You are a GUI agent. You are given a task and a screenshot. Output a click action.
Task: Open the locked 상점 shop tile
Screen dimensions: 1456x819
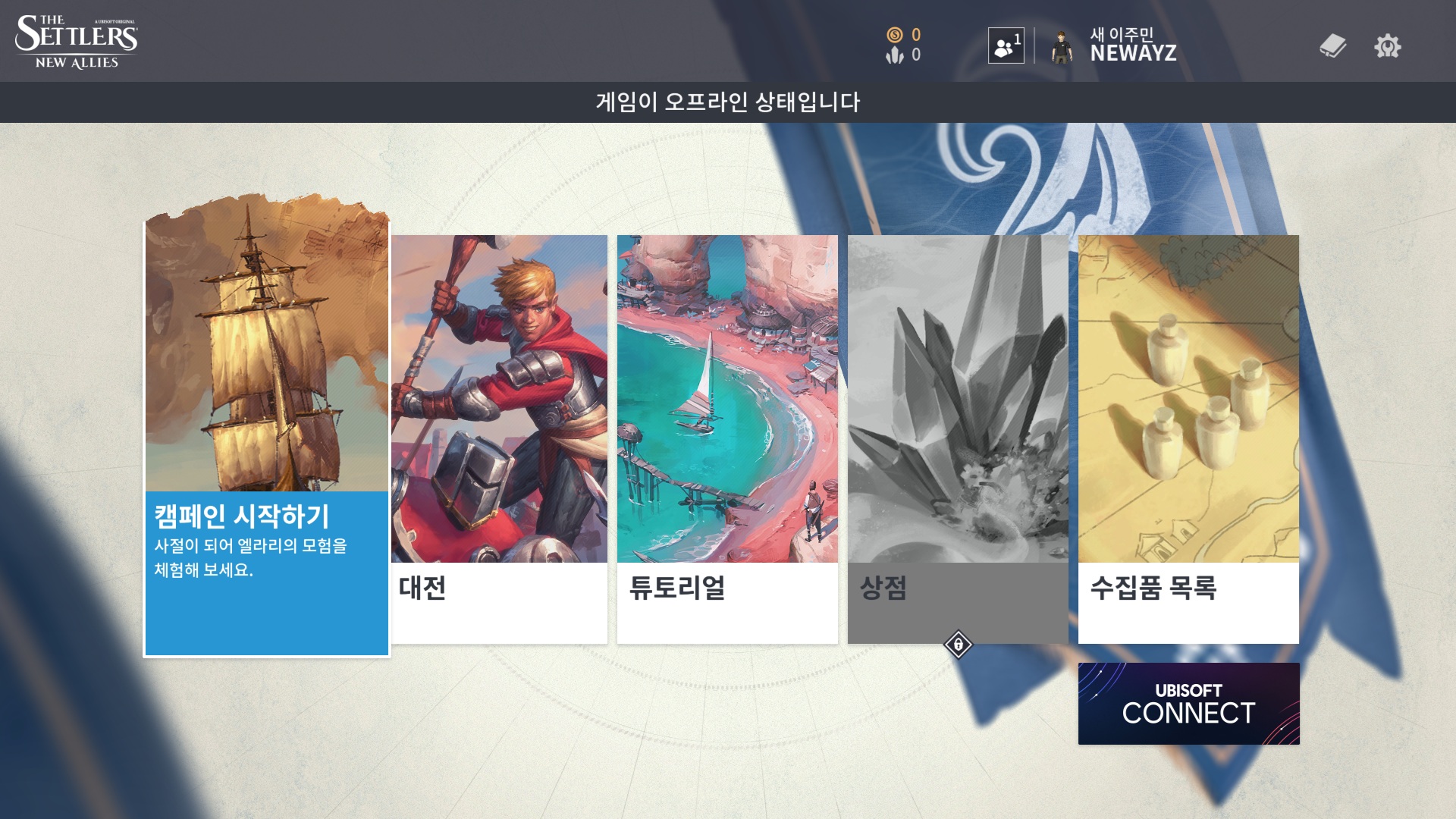[958, 438]
